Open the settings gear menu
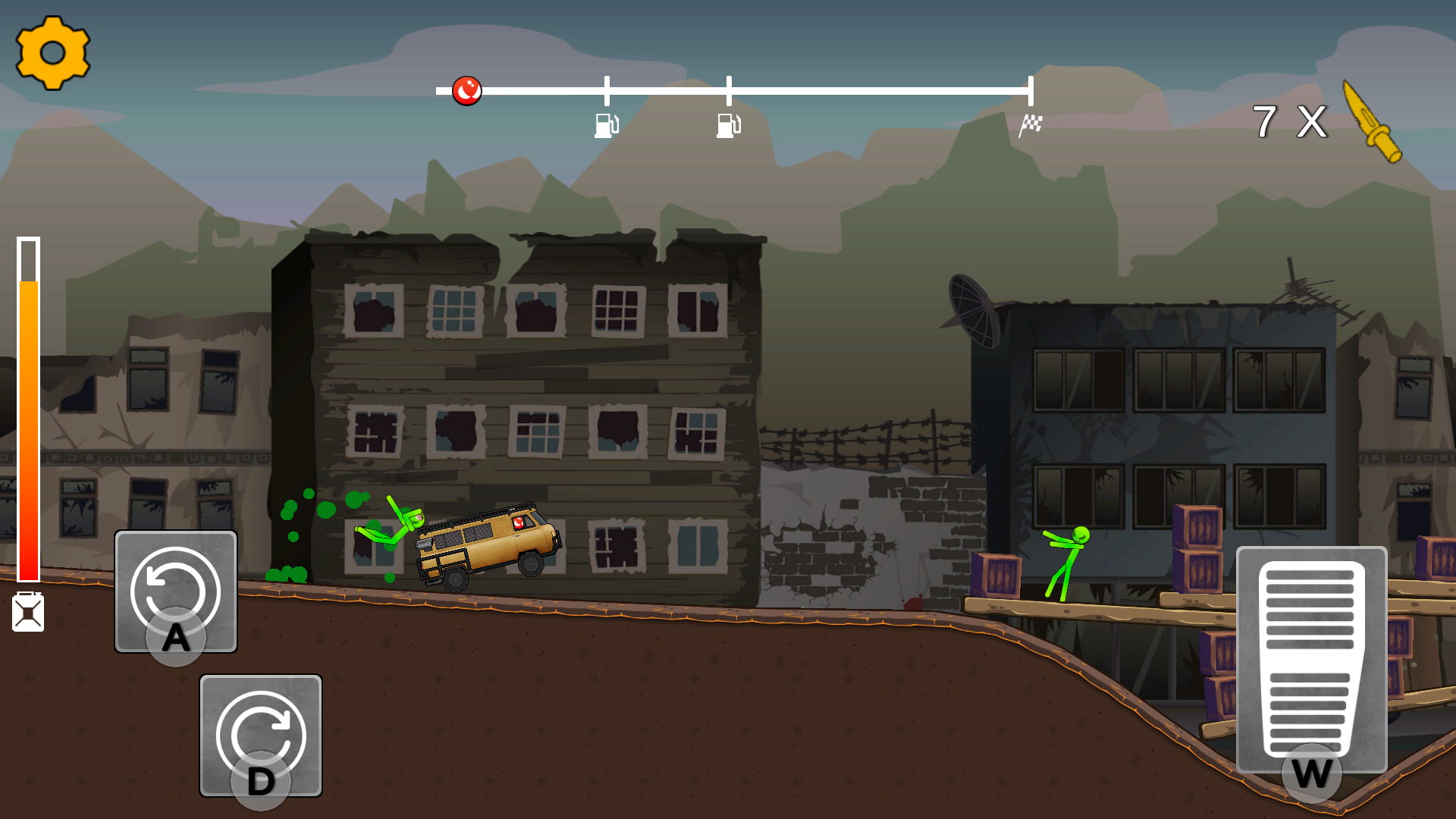Screen dimensions: 1456x819 coord(52,53)
